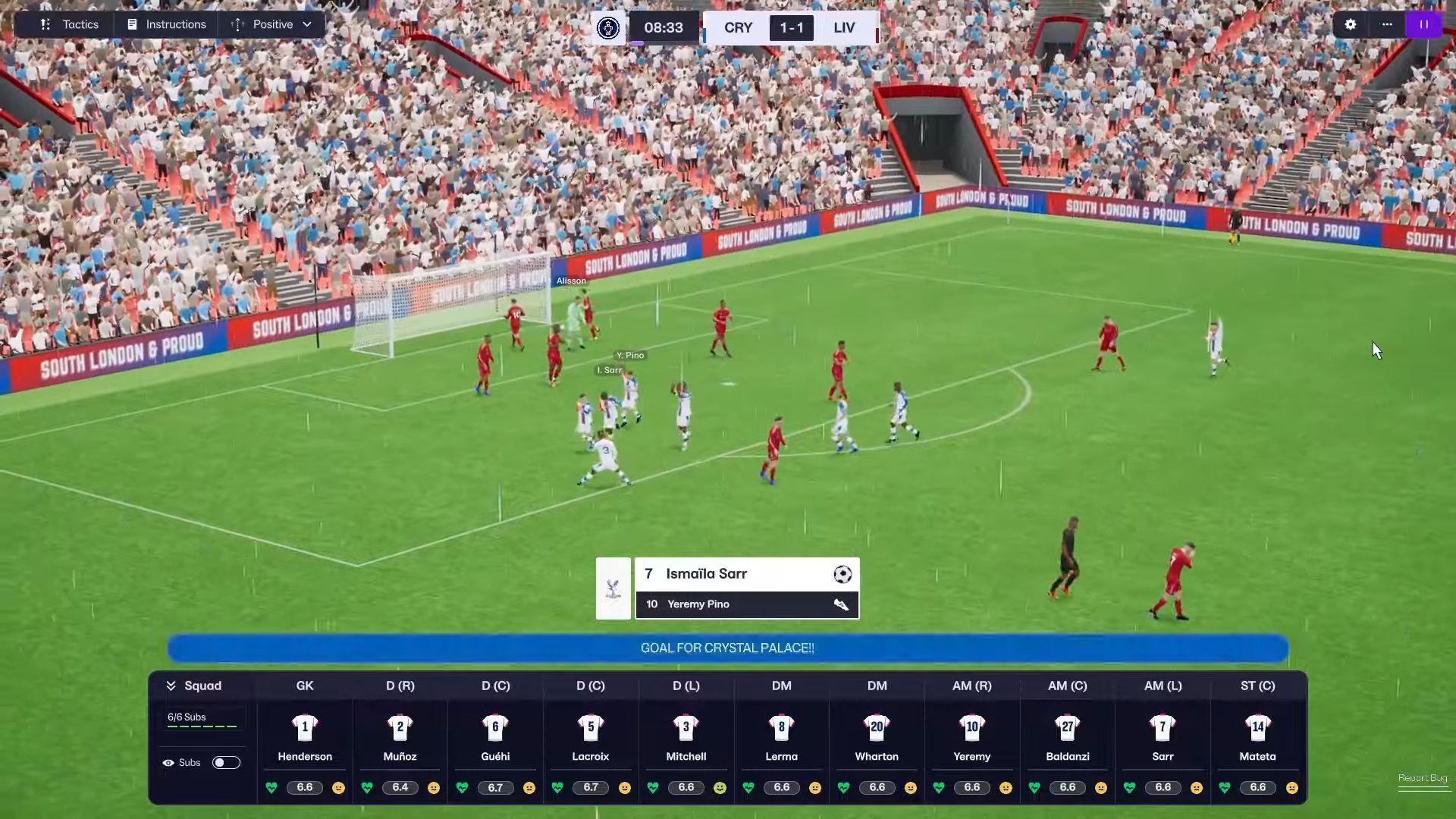Click the GOAL FOR CRYSTAL PALACE banner

727,648
